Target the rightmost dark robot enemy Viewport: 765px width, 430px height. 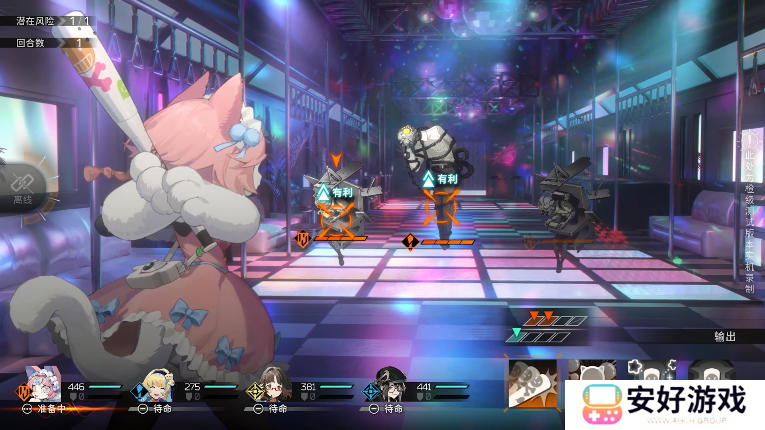tap(561, 207)
